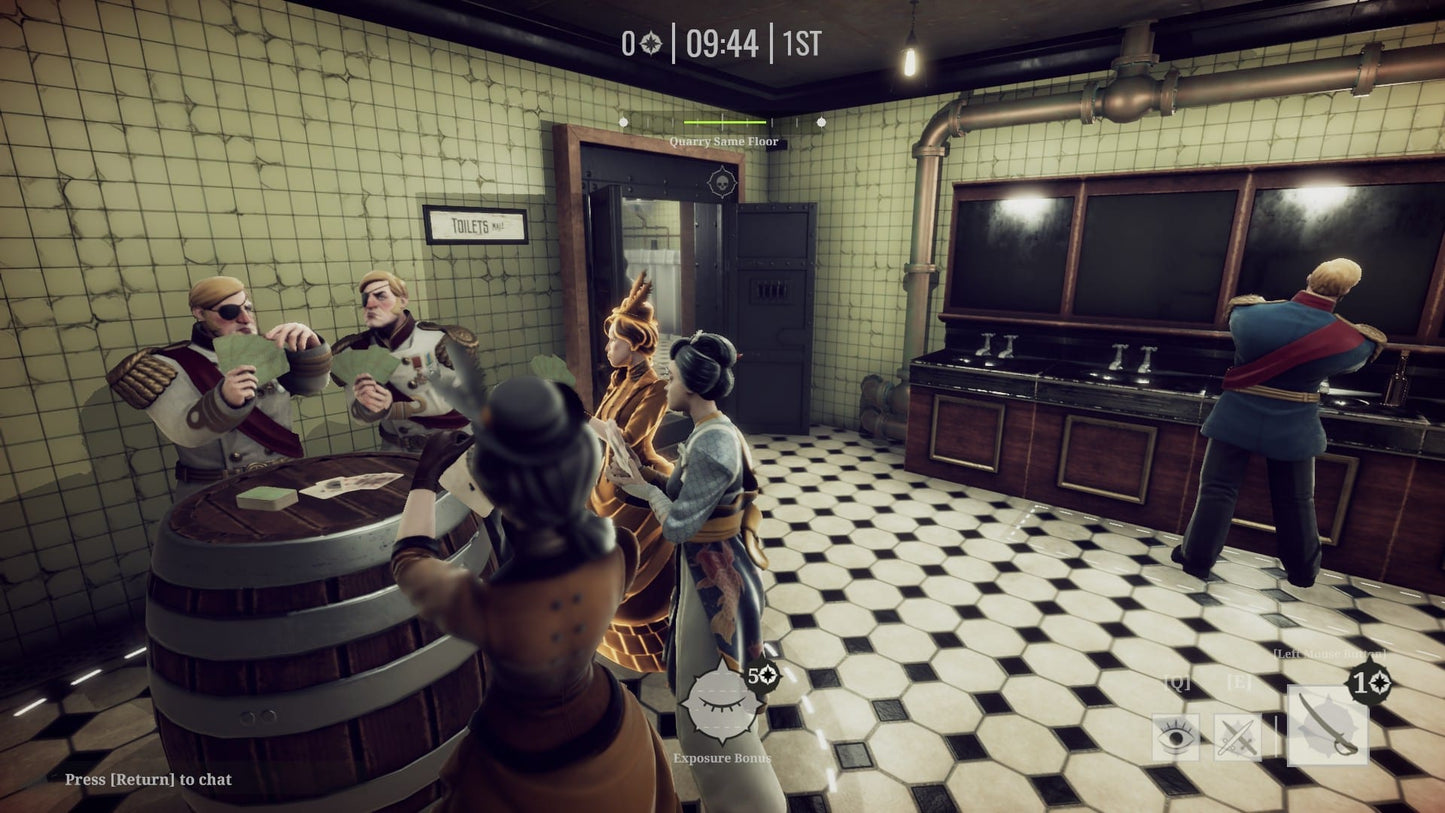
Task: Click the compass token showing 5 near Exposure Bonus
Action: (x=762, y=677)
